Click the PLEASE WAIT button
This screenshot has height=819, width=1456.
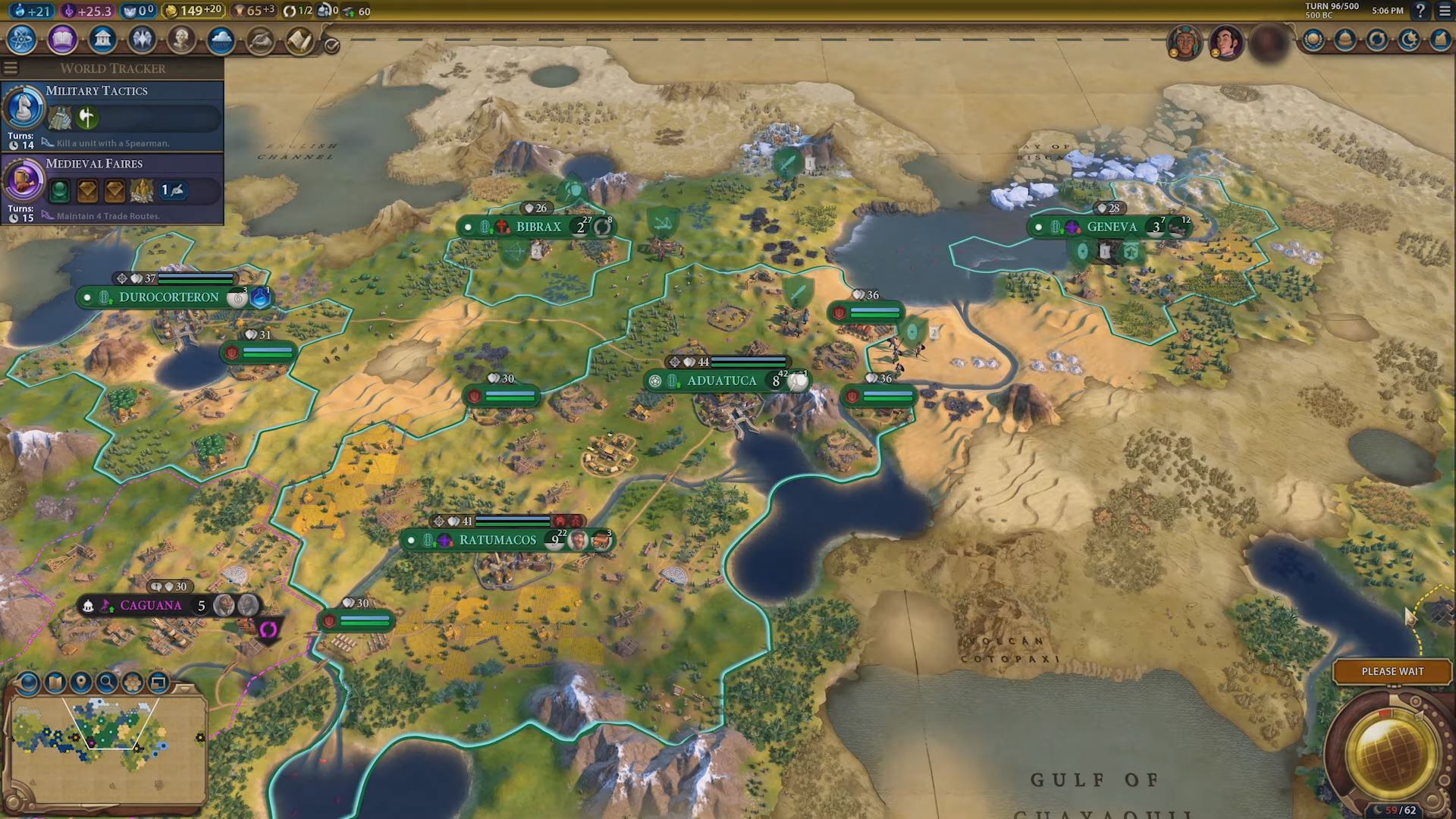(1392, 672)
